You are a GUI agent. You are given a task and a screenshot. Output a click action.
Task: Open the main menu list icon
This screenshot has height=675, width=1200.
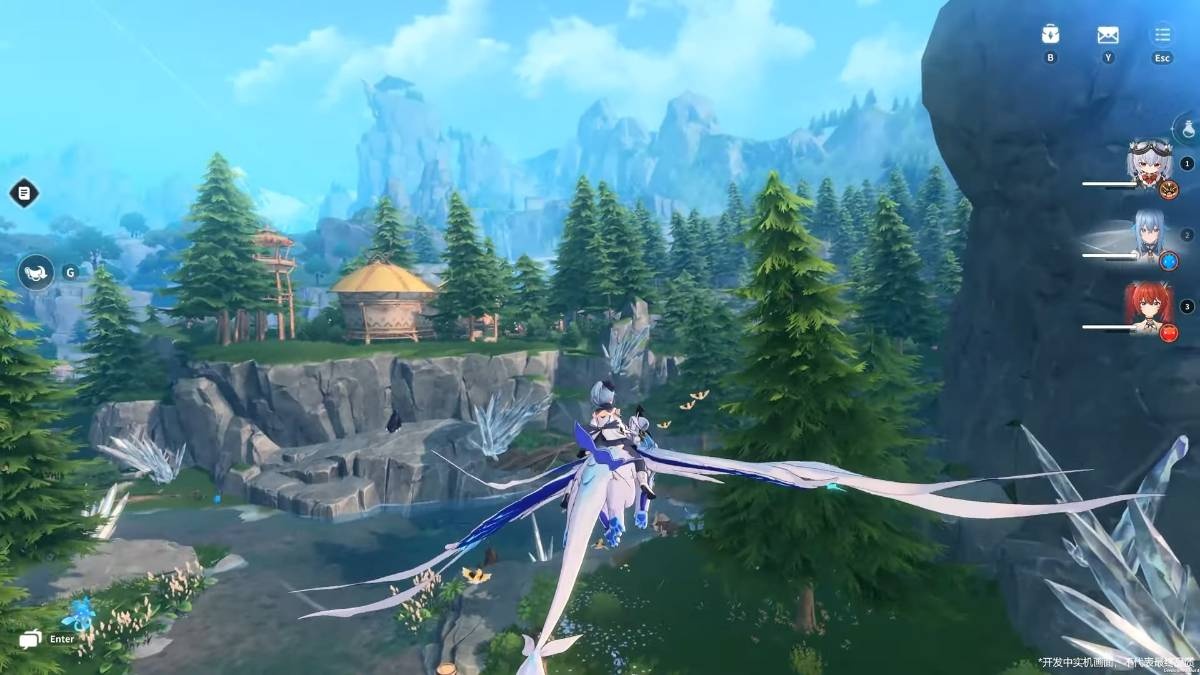pyautogui.click(x=1162, y=35)
